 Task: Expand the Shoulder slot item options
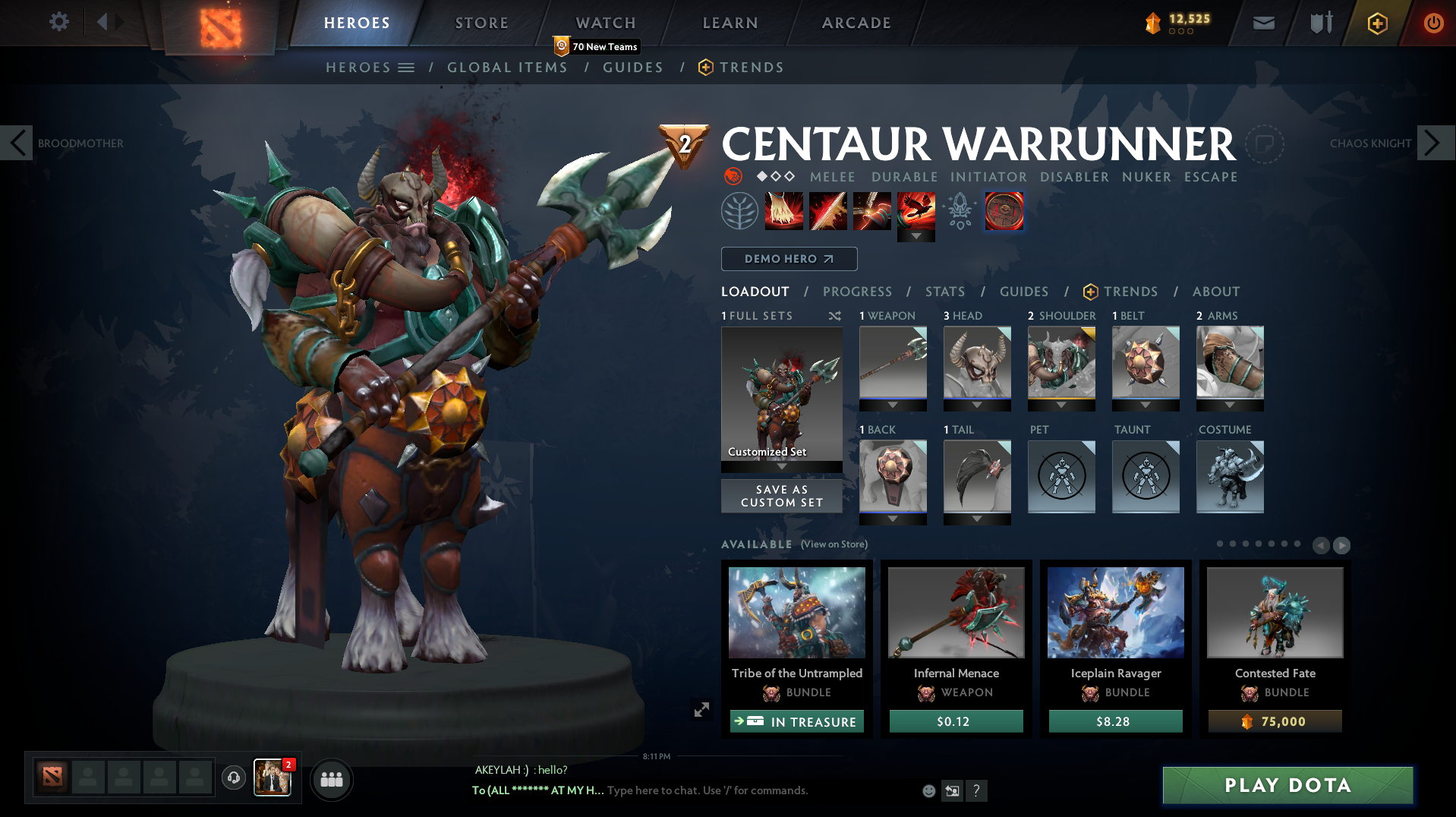(x=1060, y=405)
